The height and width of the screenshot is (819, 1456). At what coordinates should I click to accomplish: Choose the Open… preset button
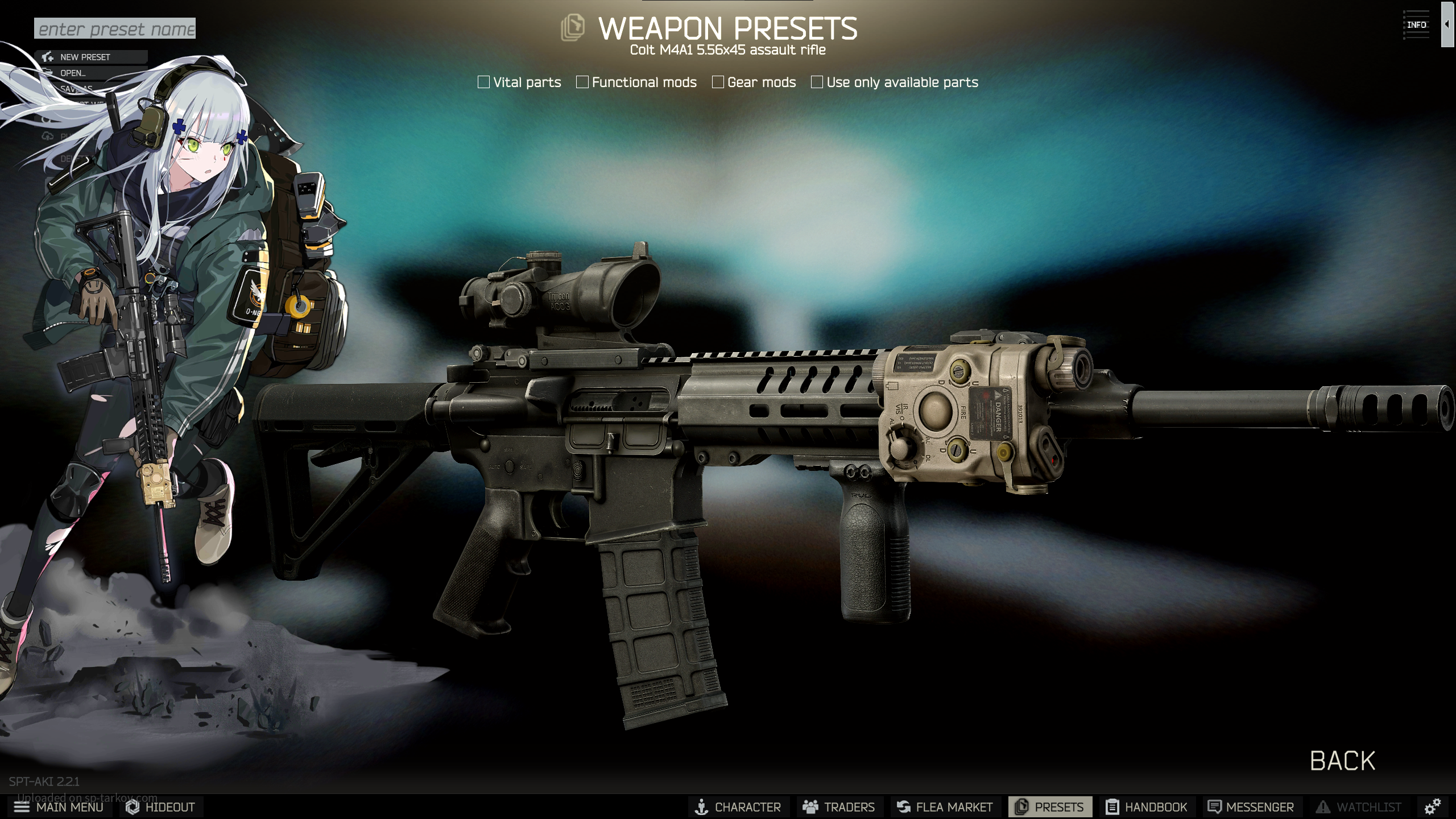[73, 73]
